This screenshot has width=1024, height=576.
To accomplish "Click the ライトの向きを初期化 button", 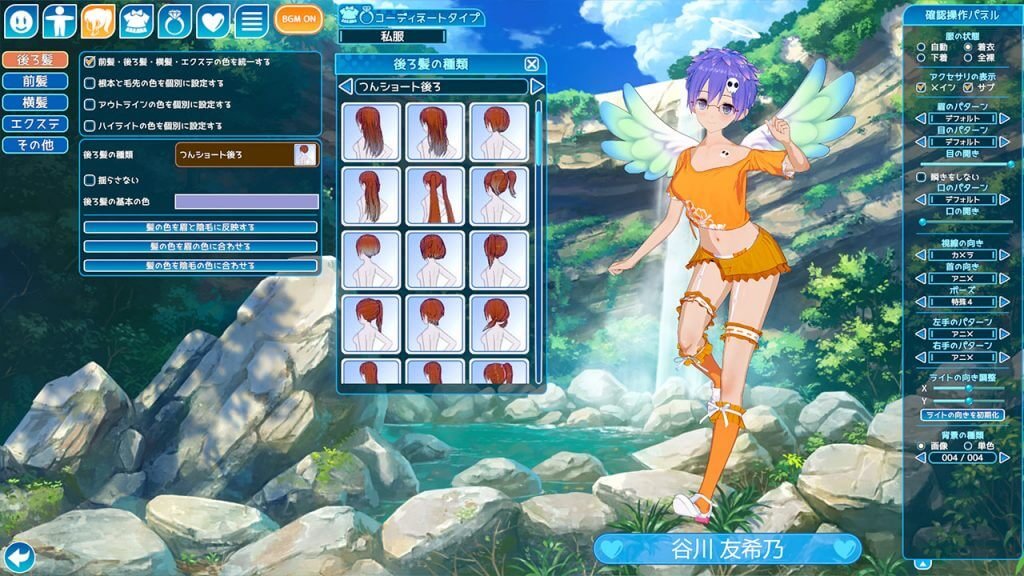I will [x=962, y=414].
